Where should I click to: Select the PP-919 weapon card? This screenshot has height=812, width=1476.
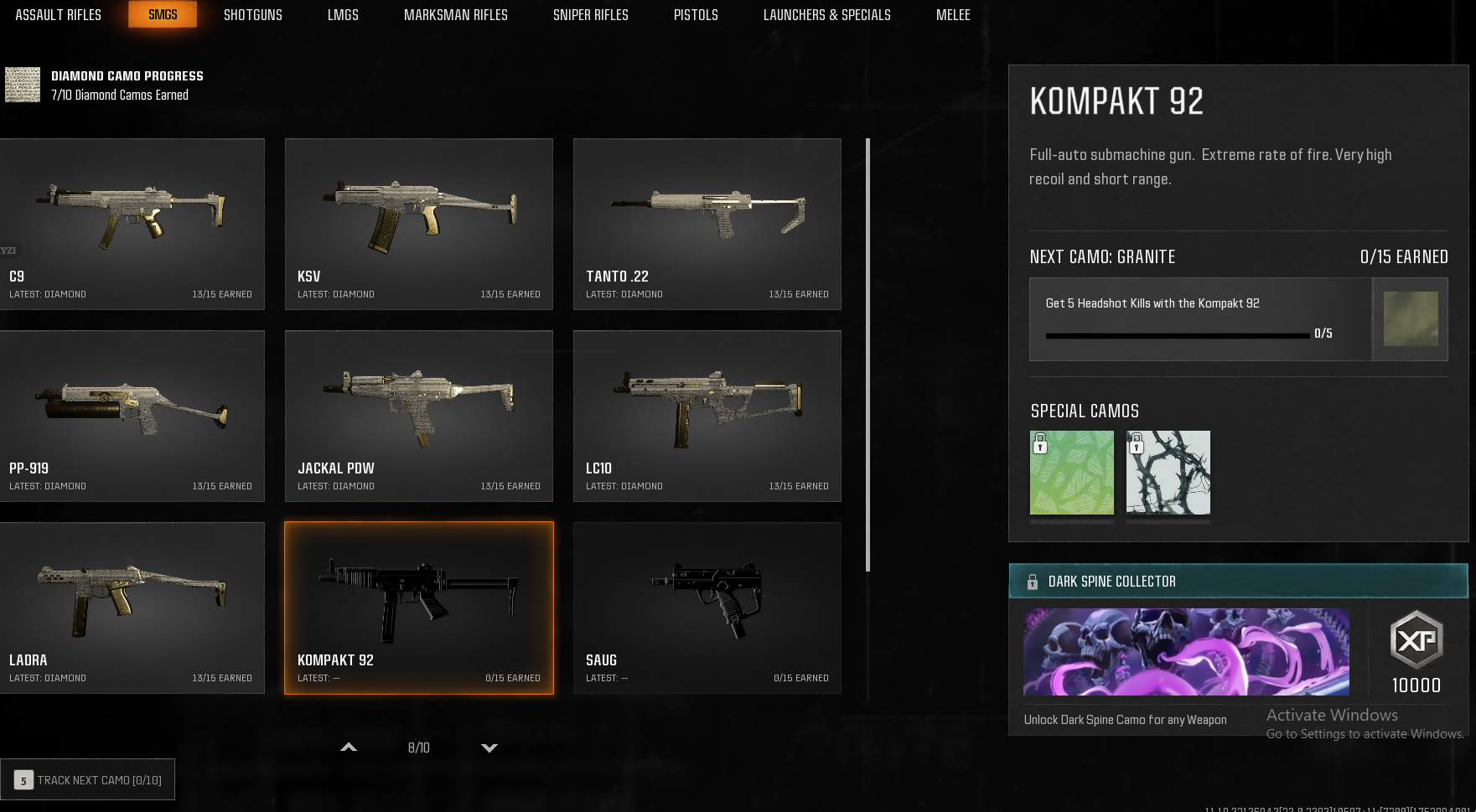(132, 416)
